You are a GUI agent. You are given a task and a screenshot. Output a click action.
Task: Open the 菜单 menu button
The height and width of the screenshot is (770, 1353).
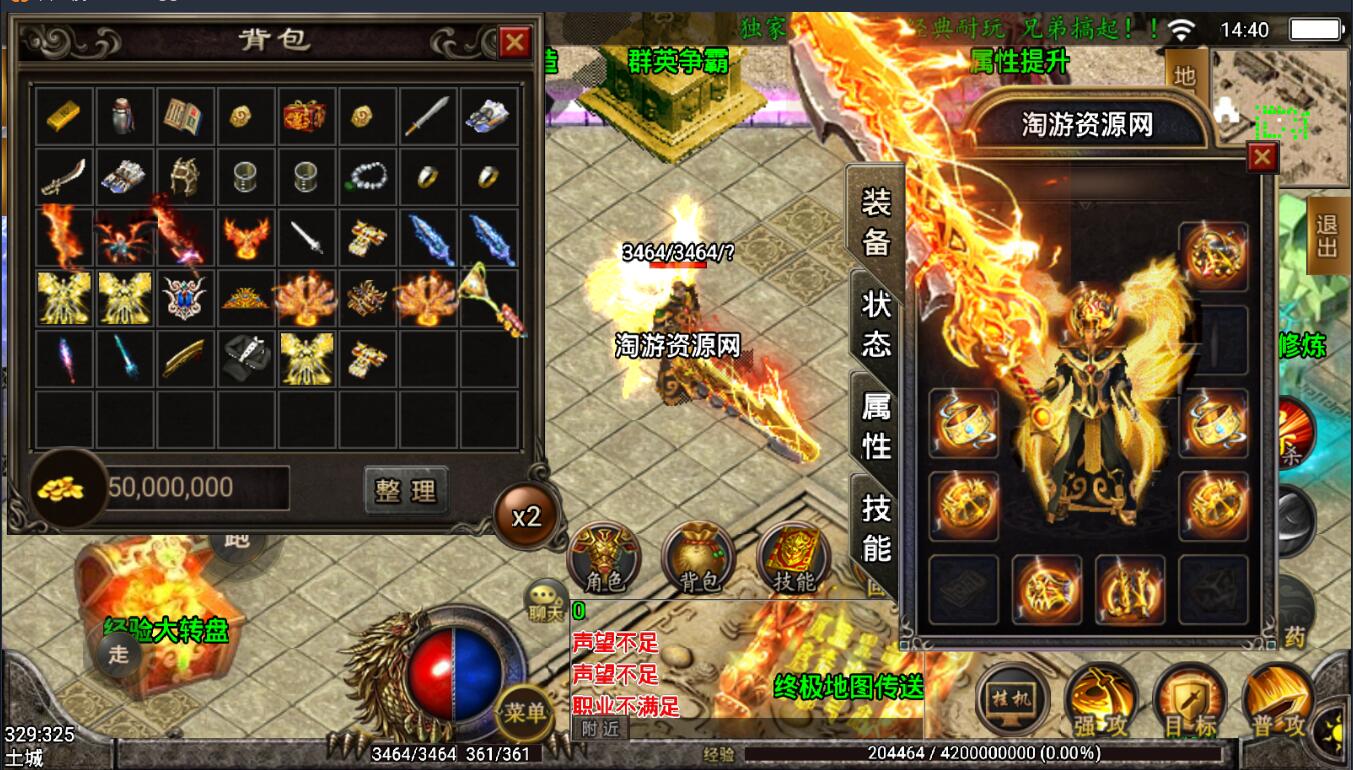525,712
